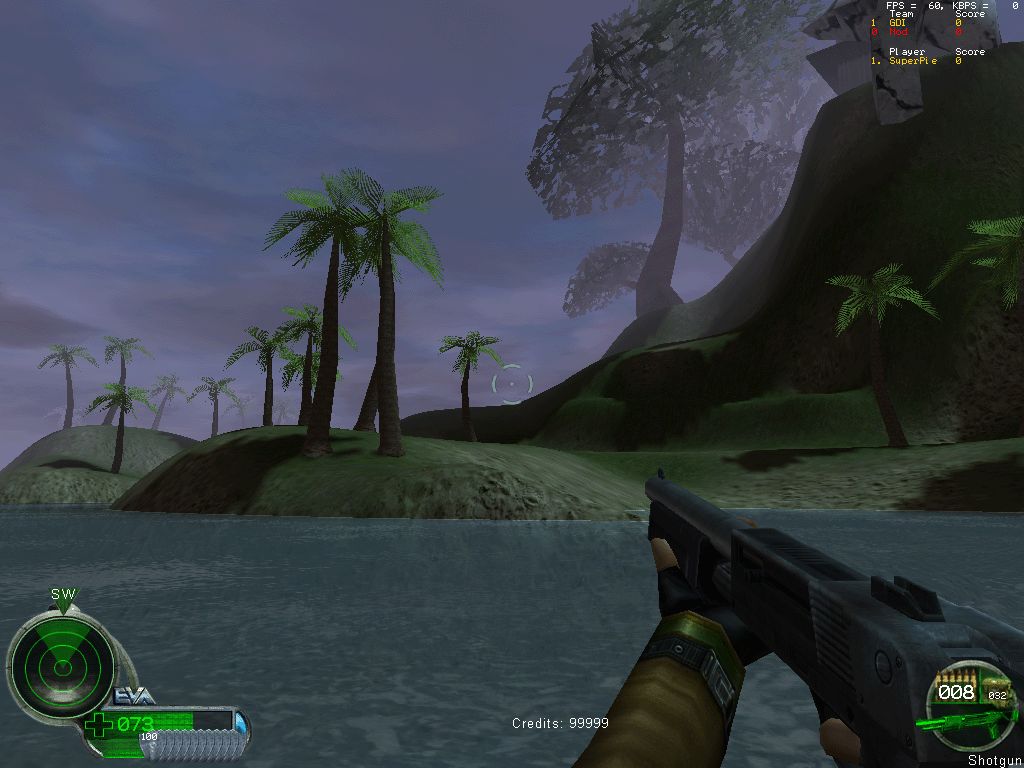Screen dimensions: 1024x768
Task: Select the SuperPie player row in scoreboard
Action: 915,61
